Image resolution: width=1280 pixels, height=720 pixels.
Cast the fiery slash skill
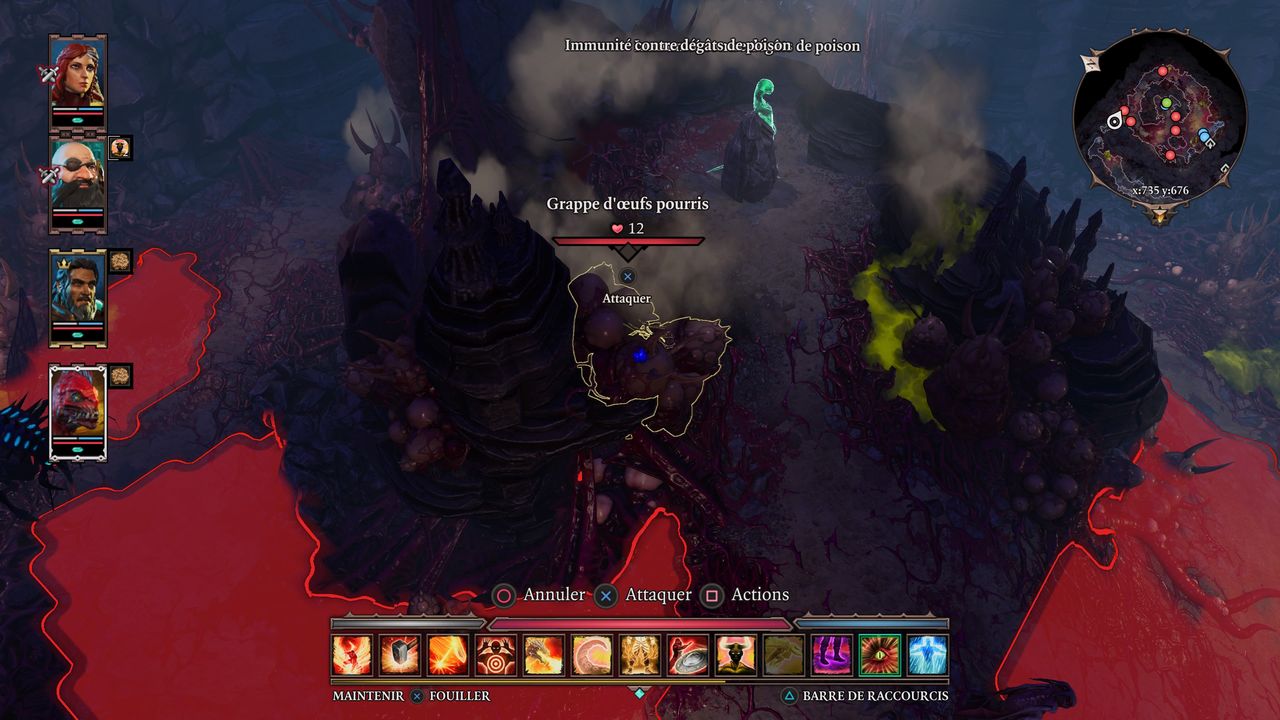pyautogui.click(x=448, y=655)
